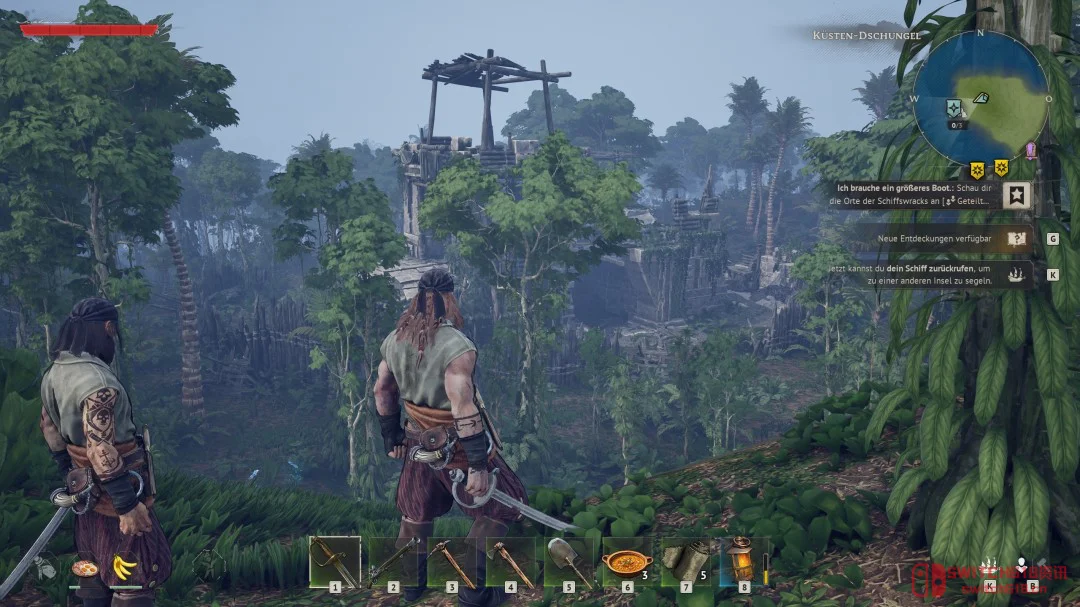Select the purple marker on the minimap edge
This screenshot has height=607, width=1080.
[x=1031, y=150]
